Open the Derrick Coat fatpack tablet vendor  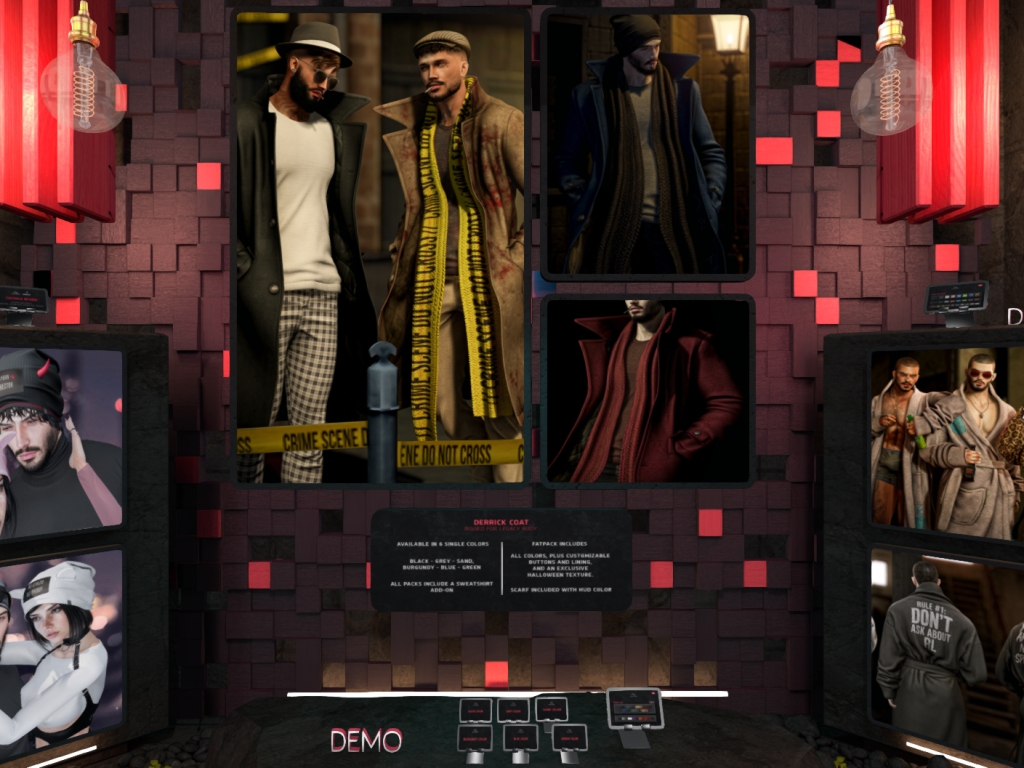click(x=635, y=709)
